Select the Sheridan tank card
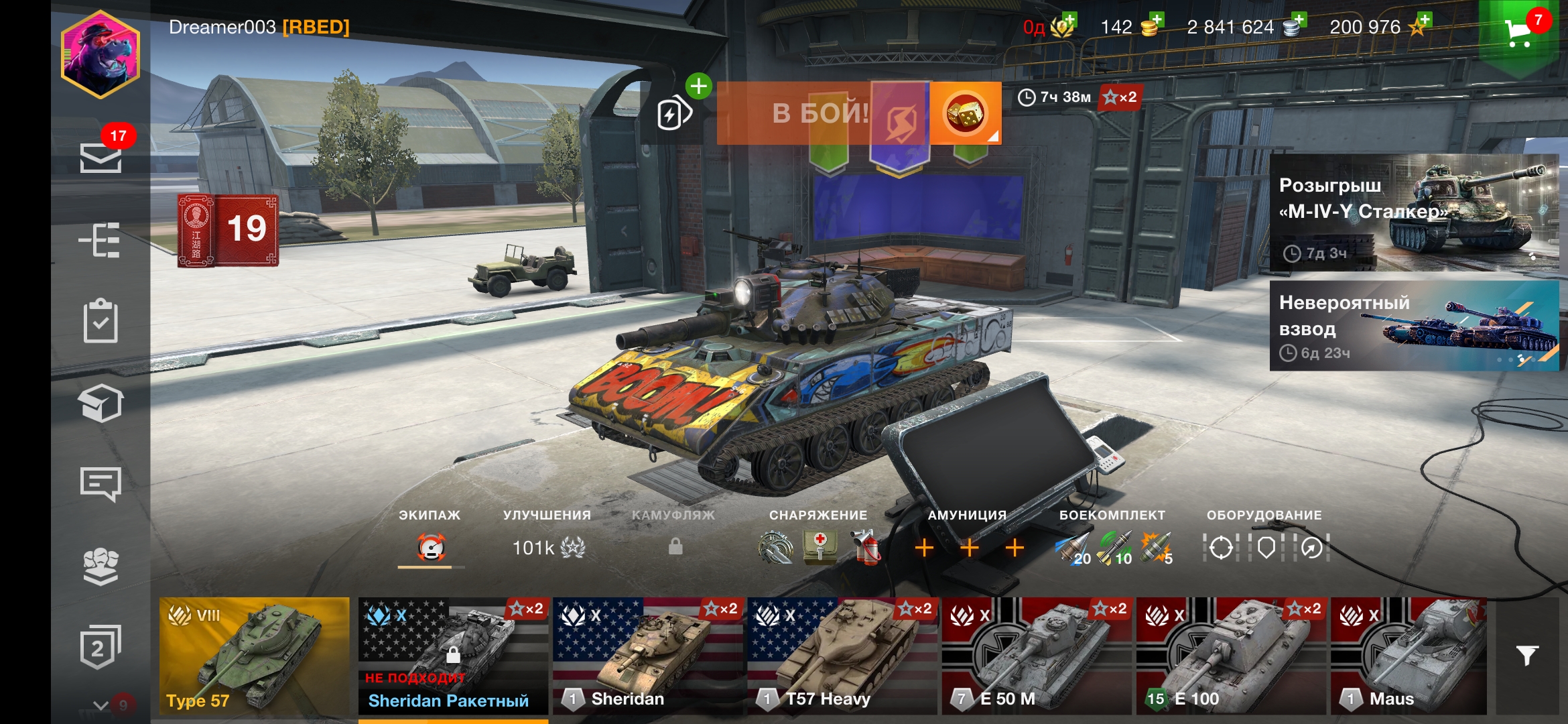The image size is (1568, 724). 648,656
